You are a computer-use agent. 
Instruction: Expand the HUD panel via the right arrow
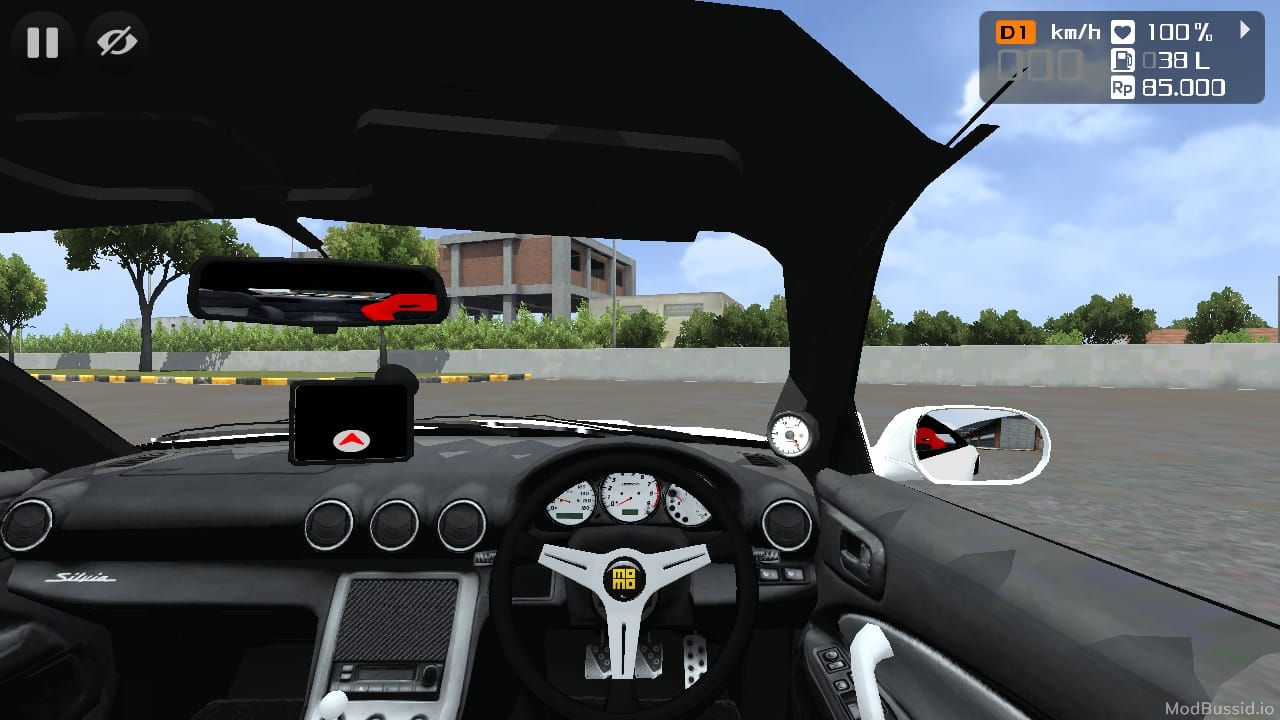coord(1245,31)
